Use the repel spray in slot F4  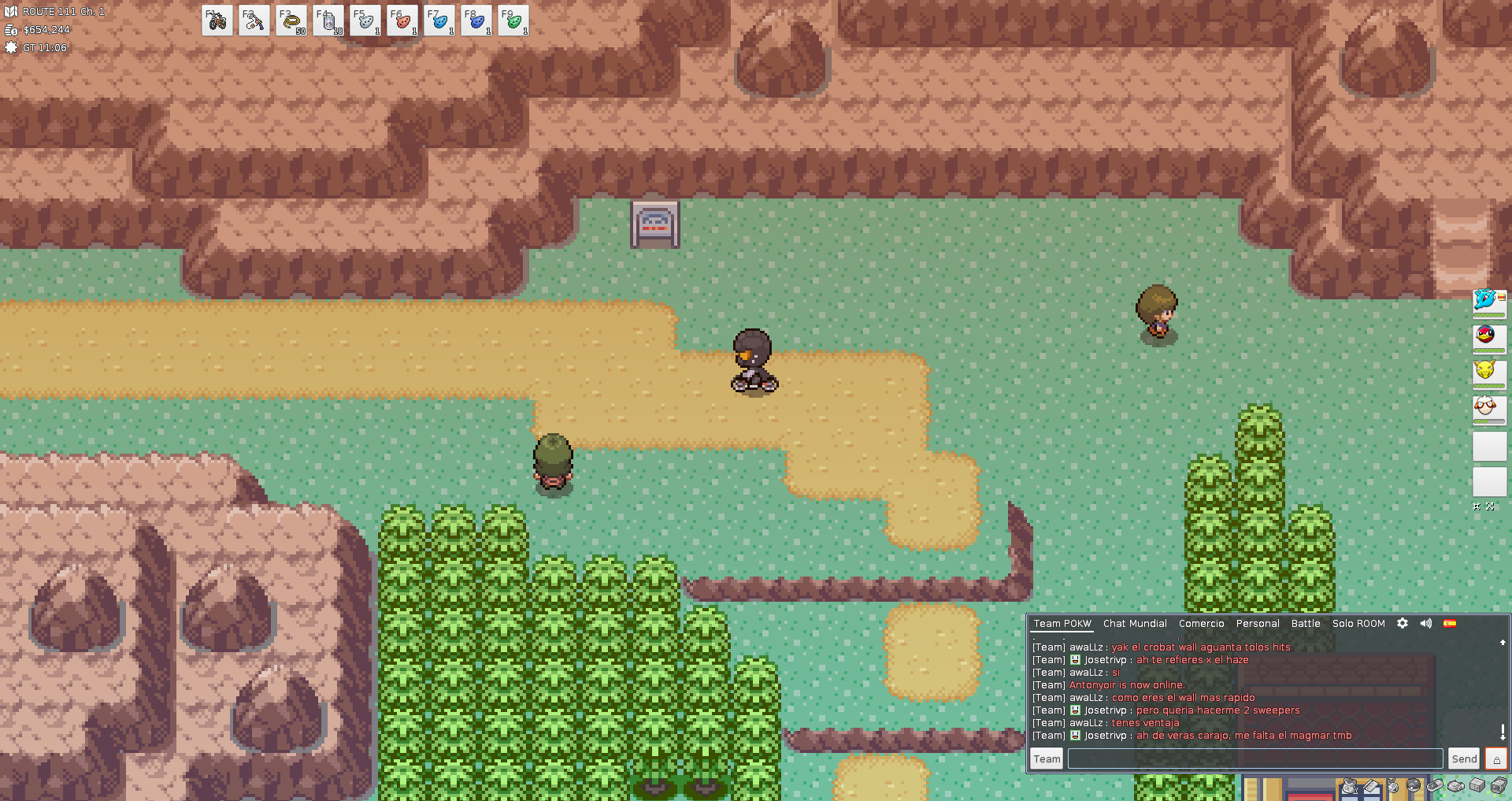(x=328, y=20)
